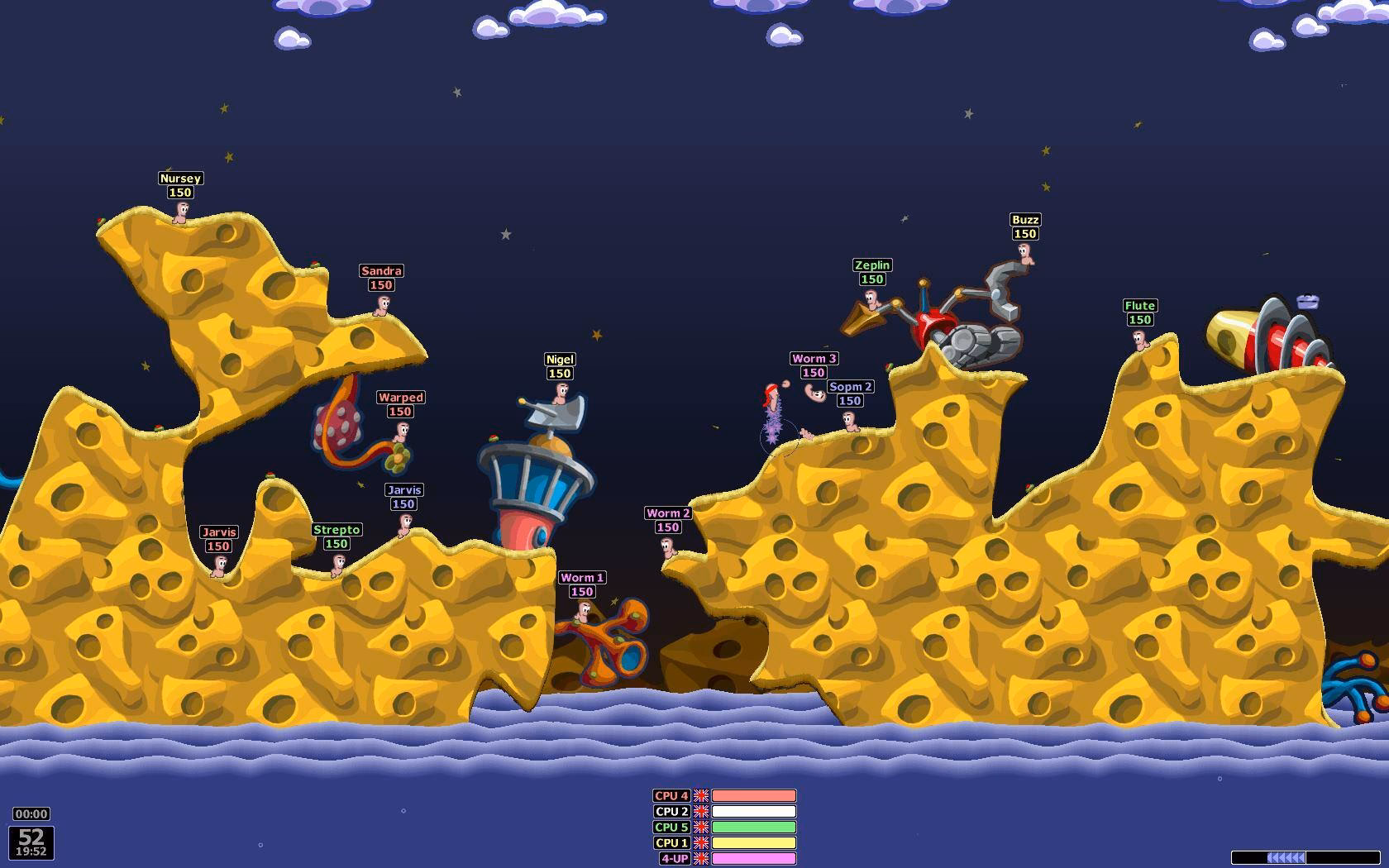Click the CPU 2 team name label
Screen dimensions: 1389x868
tap(671, 812)
